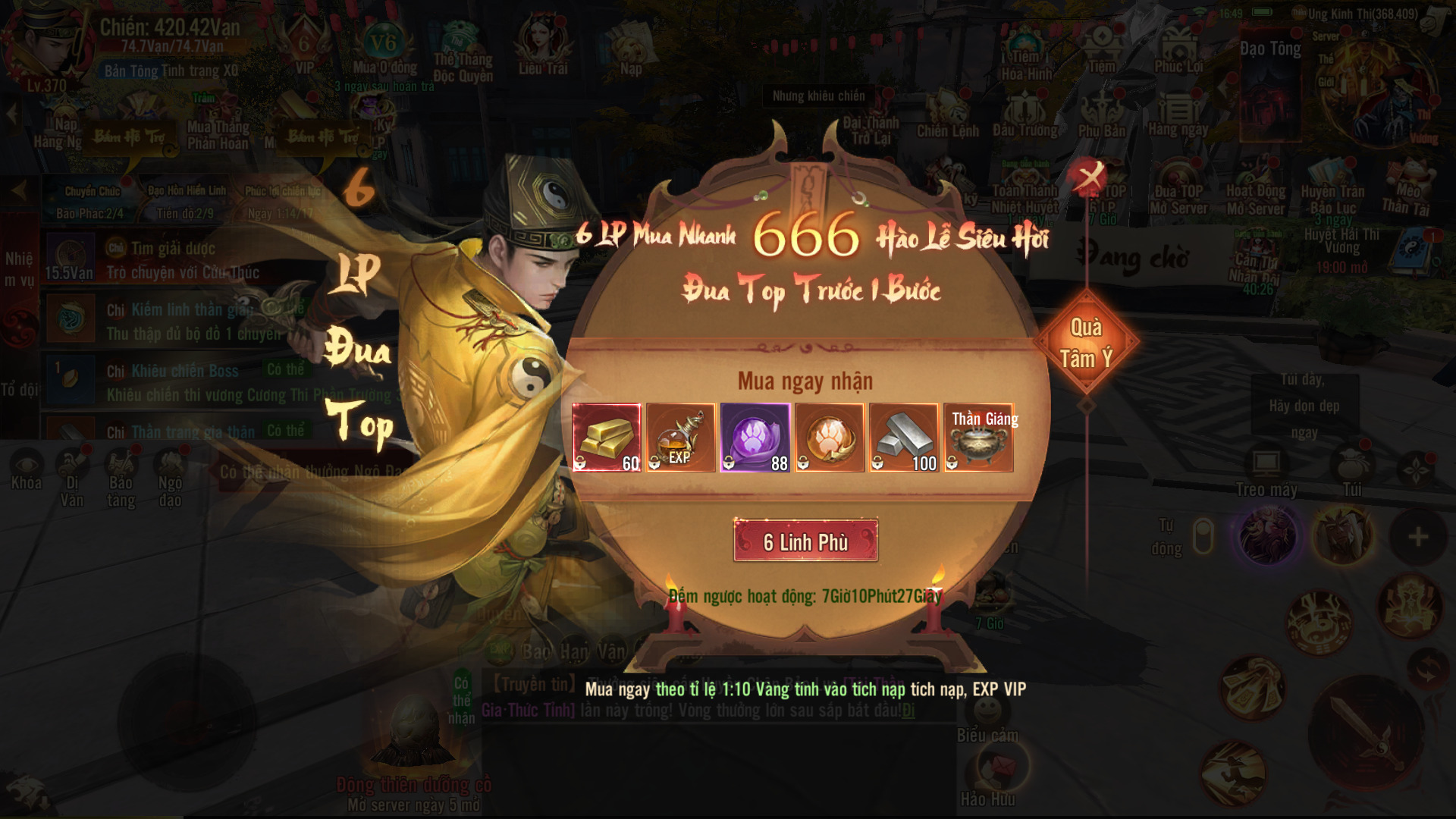Viewport: 1456px width, 819px height.
Task: Open the Quà Tâm Ý tab
Action: click(1086, 343)
